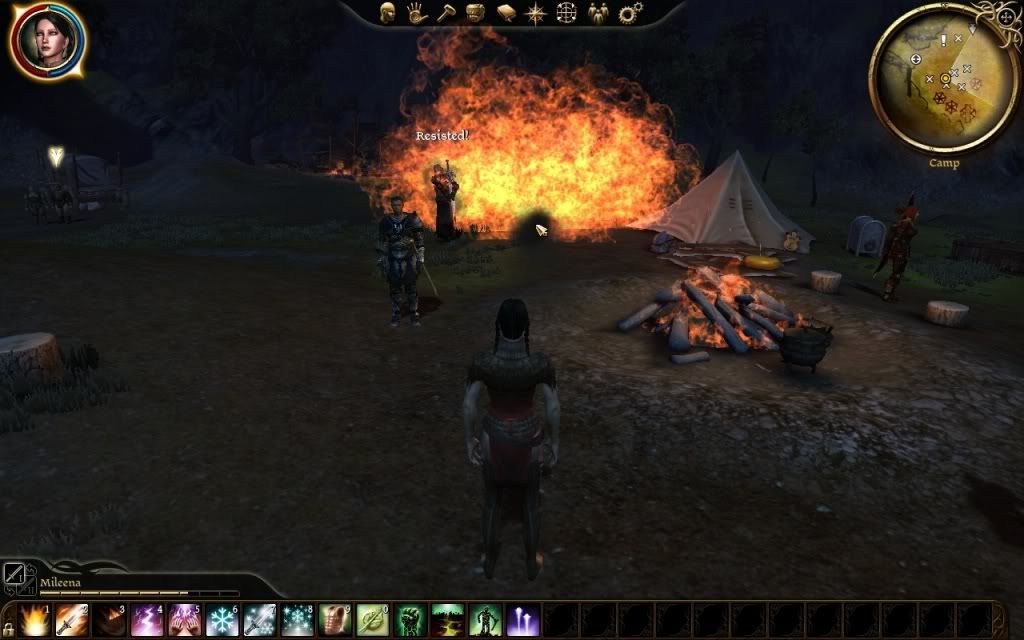Screen dimensions: 1024x640
Task: Open the party picker people icon
Action: pyautogui.click(x=598, y=13)
